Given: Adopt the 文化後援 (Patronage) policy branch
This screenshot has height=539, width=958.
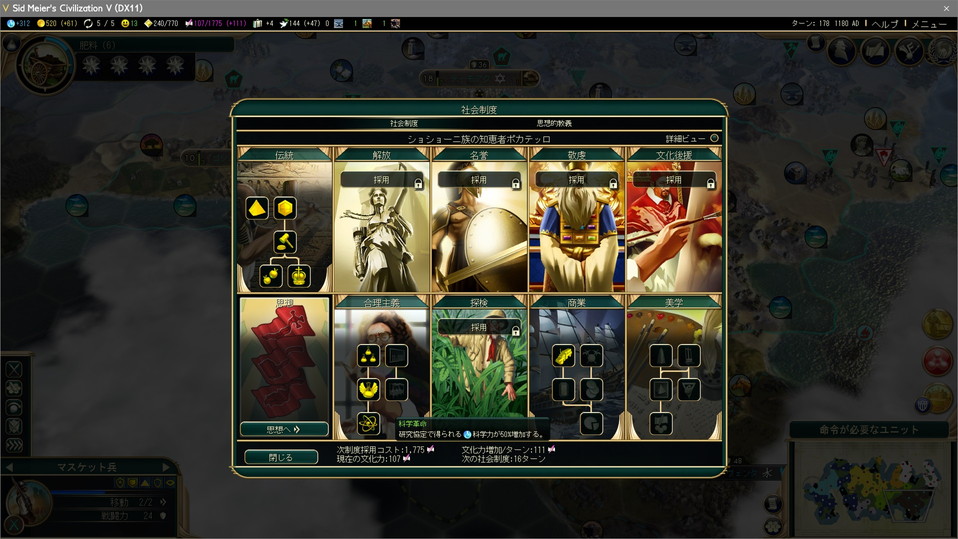Looking at the screenshot, I should (x=673, y=180).
